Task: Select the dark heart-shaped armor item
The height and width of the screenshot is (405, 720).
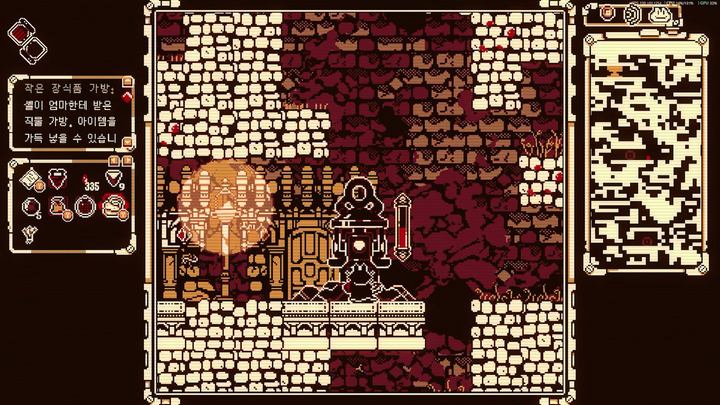Action: click(x=59, y=179)
